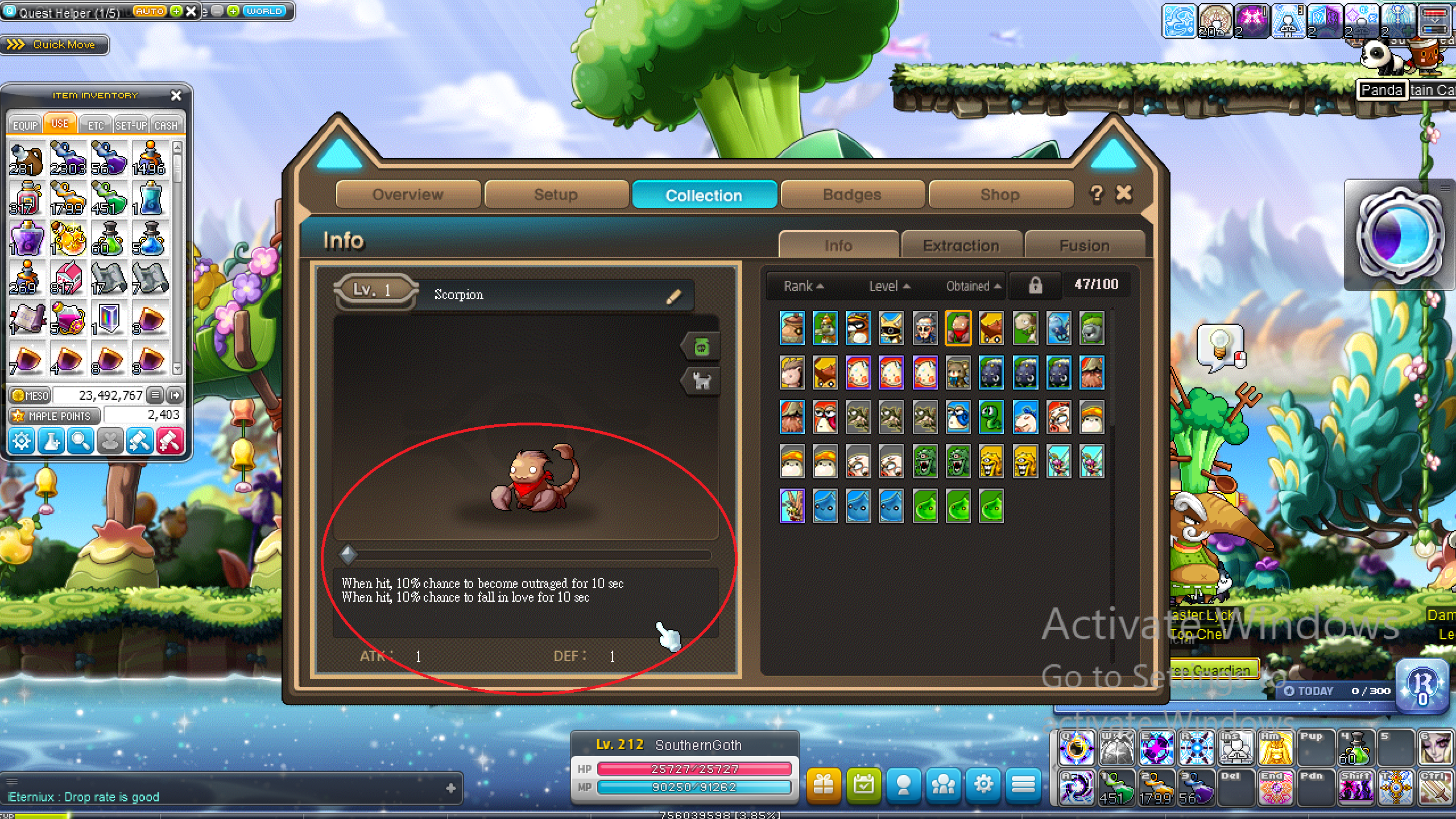Select the potion brewing flask icon
This screenshot has height=819, width=1456.
coord(51,441)
